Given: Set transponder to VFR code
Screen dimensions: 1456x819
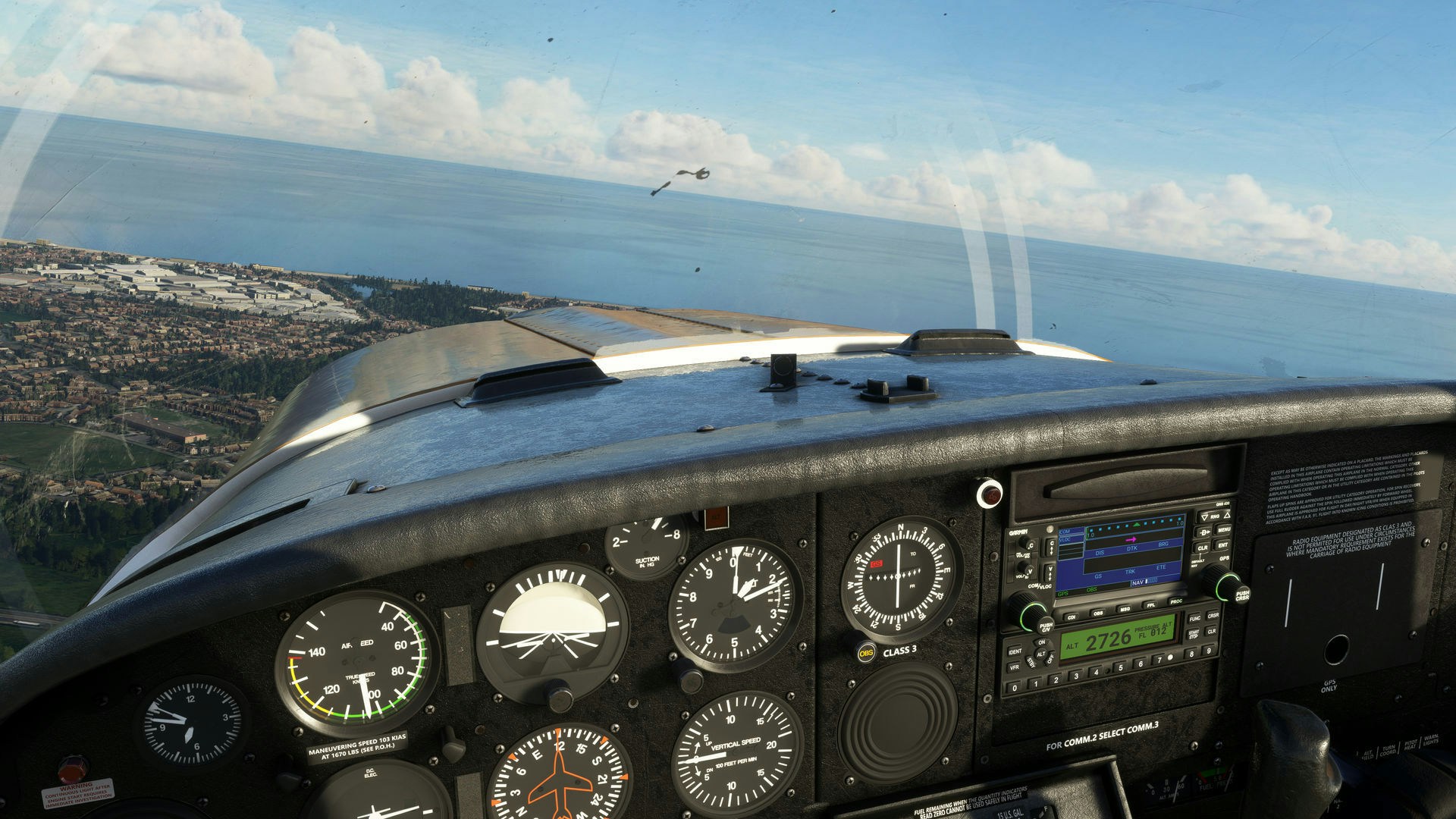Looking at the screenshot, I should coord(1014,667).
